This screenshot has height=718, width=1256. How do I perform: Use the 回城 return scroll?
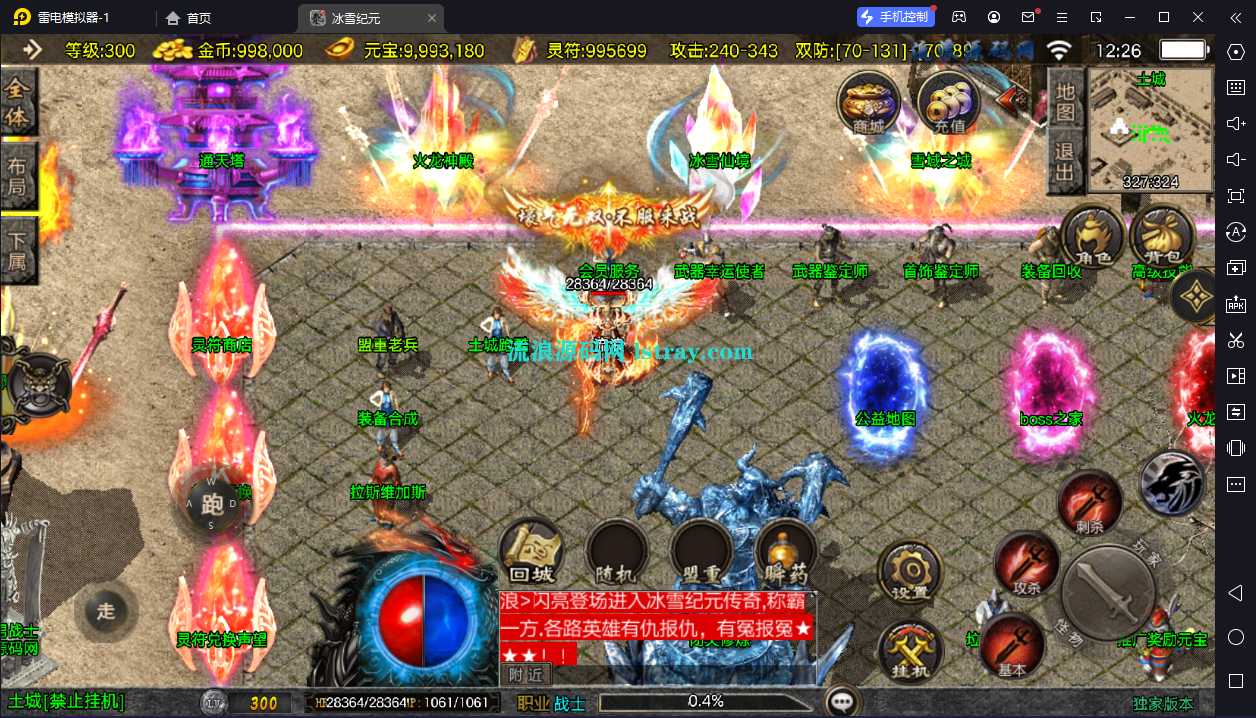coord(531,552)
